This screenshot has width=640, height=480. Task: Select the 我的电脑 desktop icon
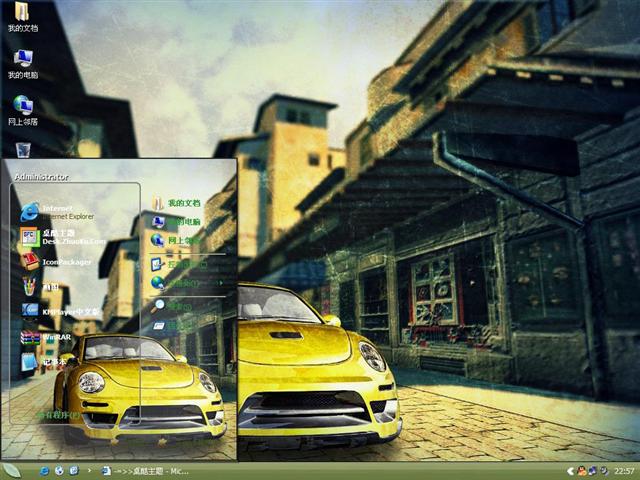pos(22,62)
